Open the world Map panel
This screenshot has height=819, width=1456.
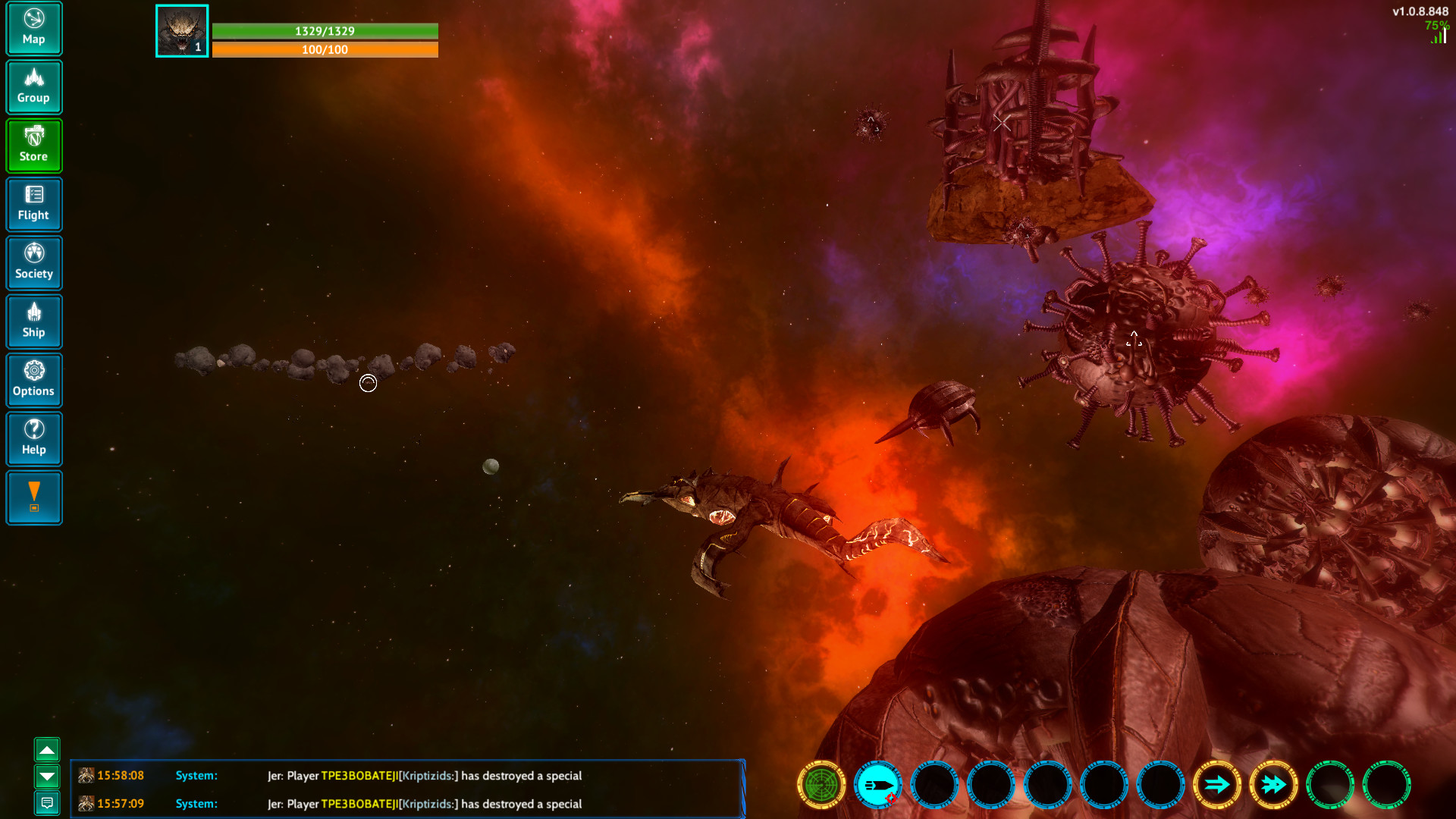point(34,28)
